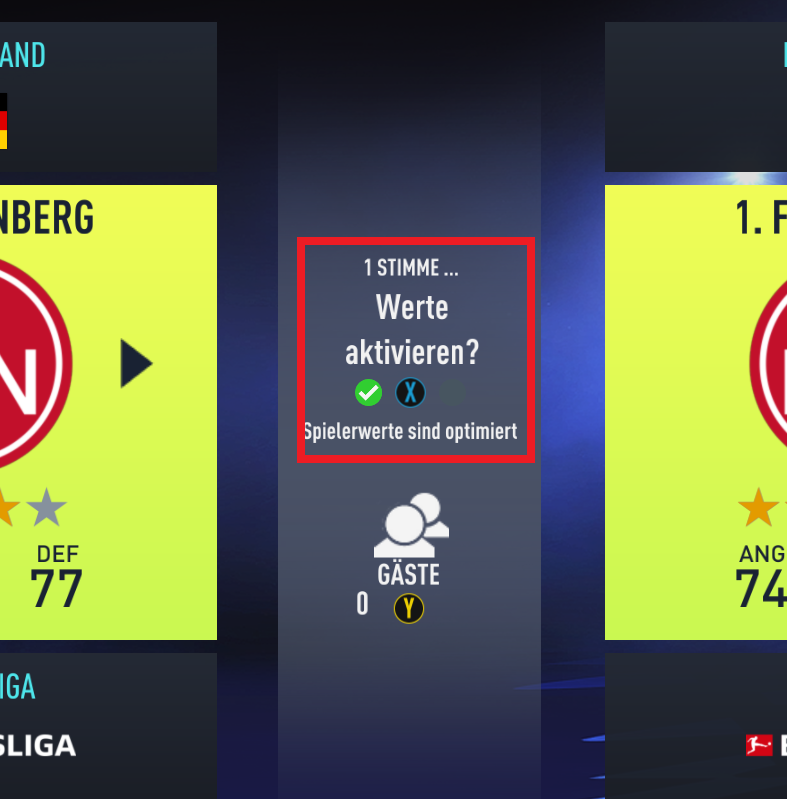Select the Werte aktivieren prompt
787x799 pixels.
(411, 329)
